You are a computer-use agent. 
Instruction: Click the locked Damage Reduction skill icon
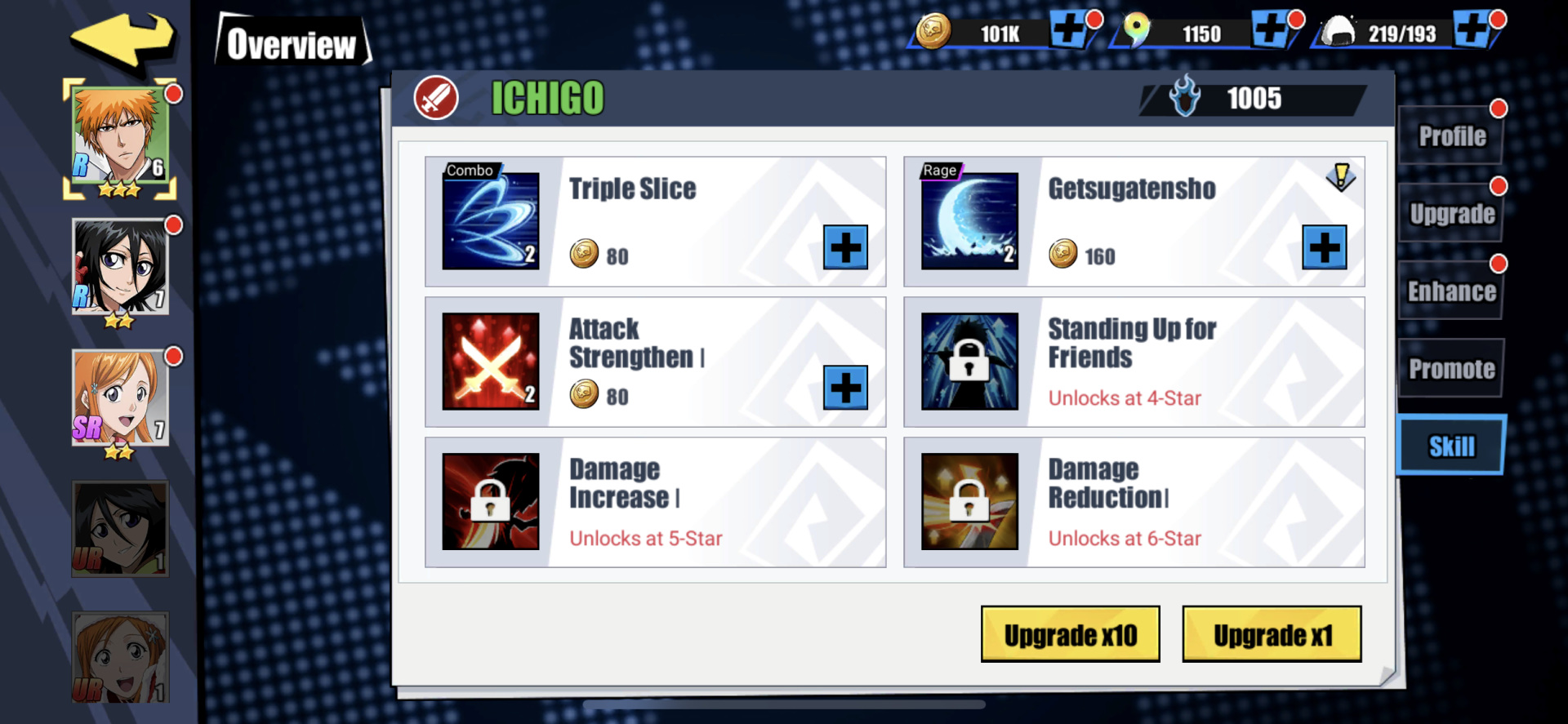pos(969,500)
